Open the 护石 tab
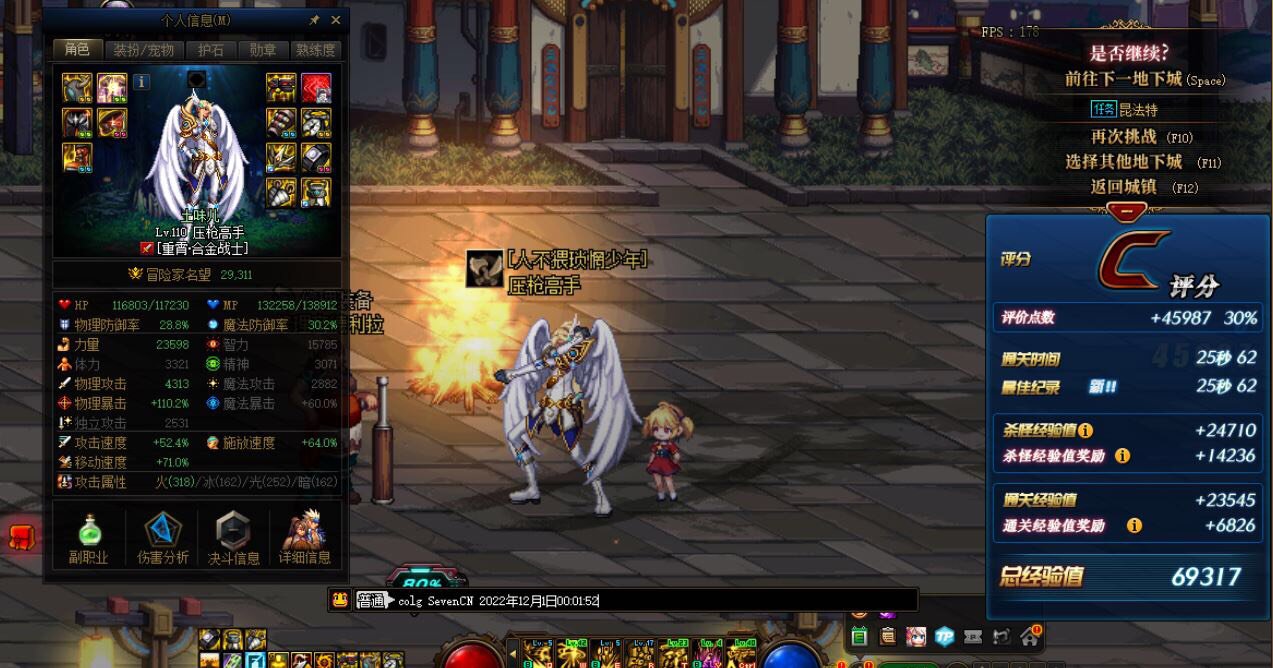The width and height of the screenshot is (1273, 668). coord(211,50)
